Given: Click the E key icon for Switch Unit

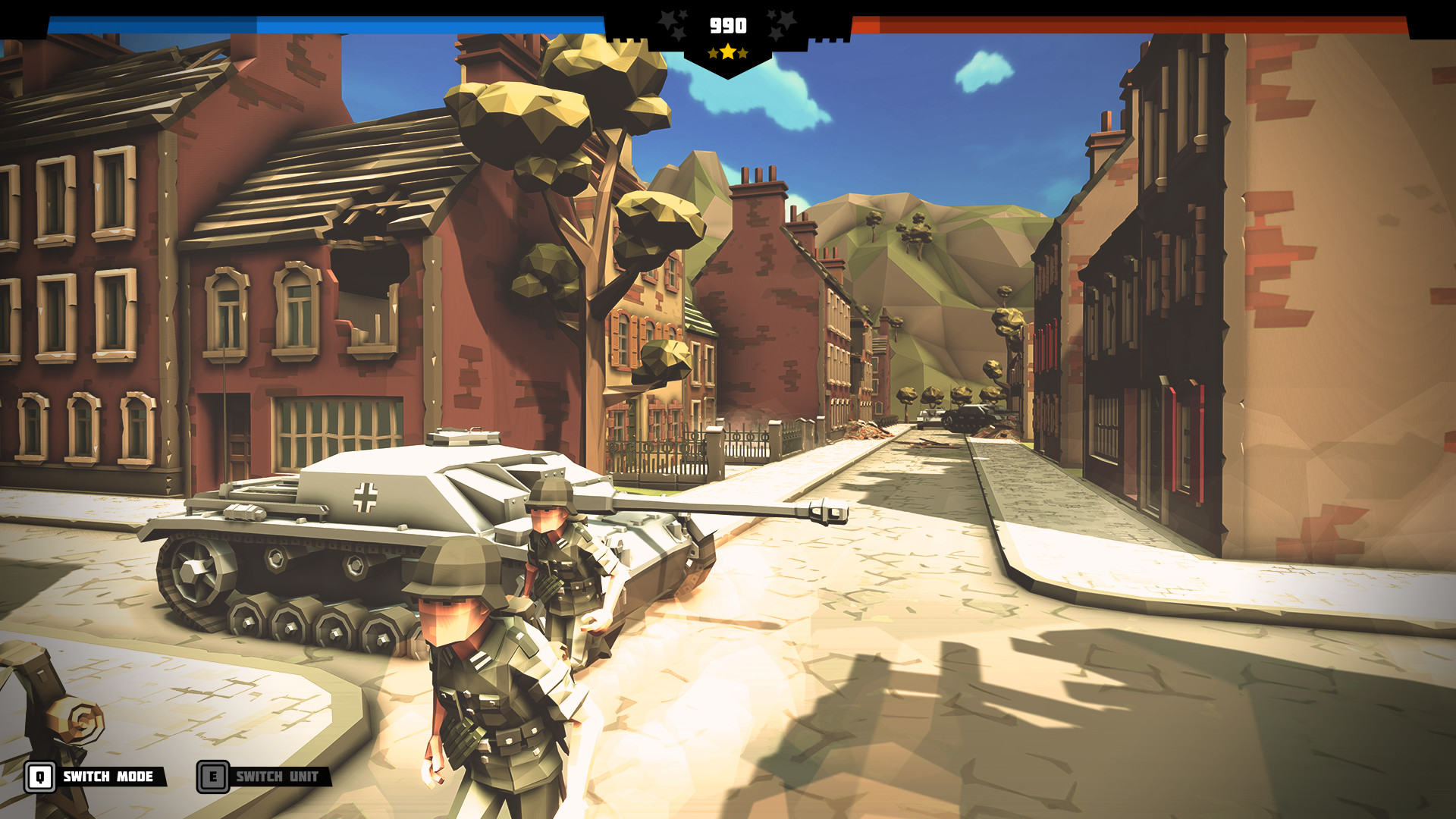Looking at the screenshot, I should point(213,777).
